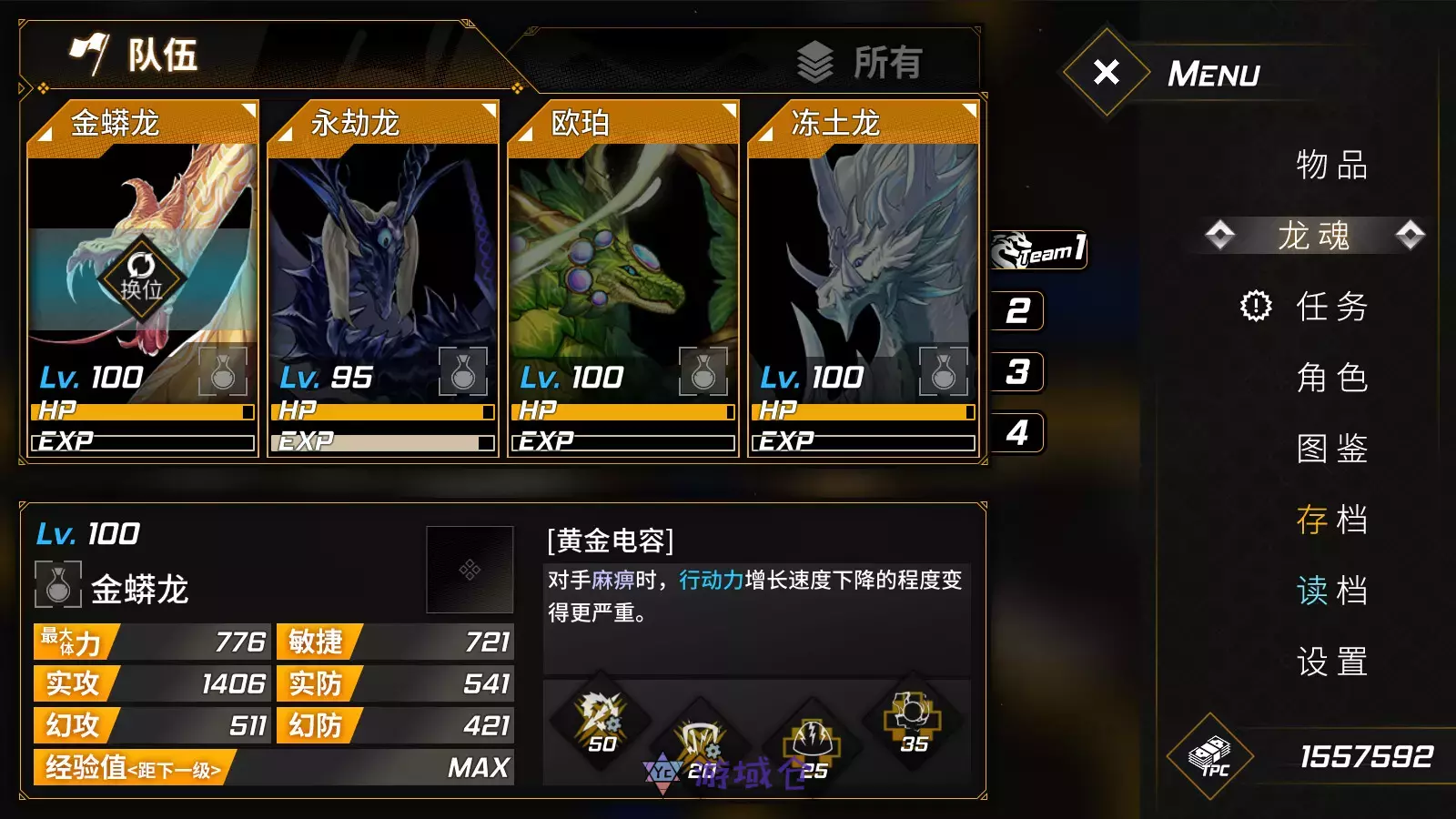Click the right diamond arrow beside 龙魂
The width and height of the screenshot is (1456, 819).
coord(1411,234)
